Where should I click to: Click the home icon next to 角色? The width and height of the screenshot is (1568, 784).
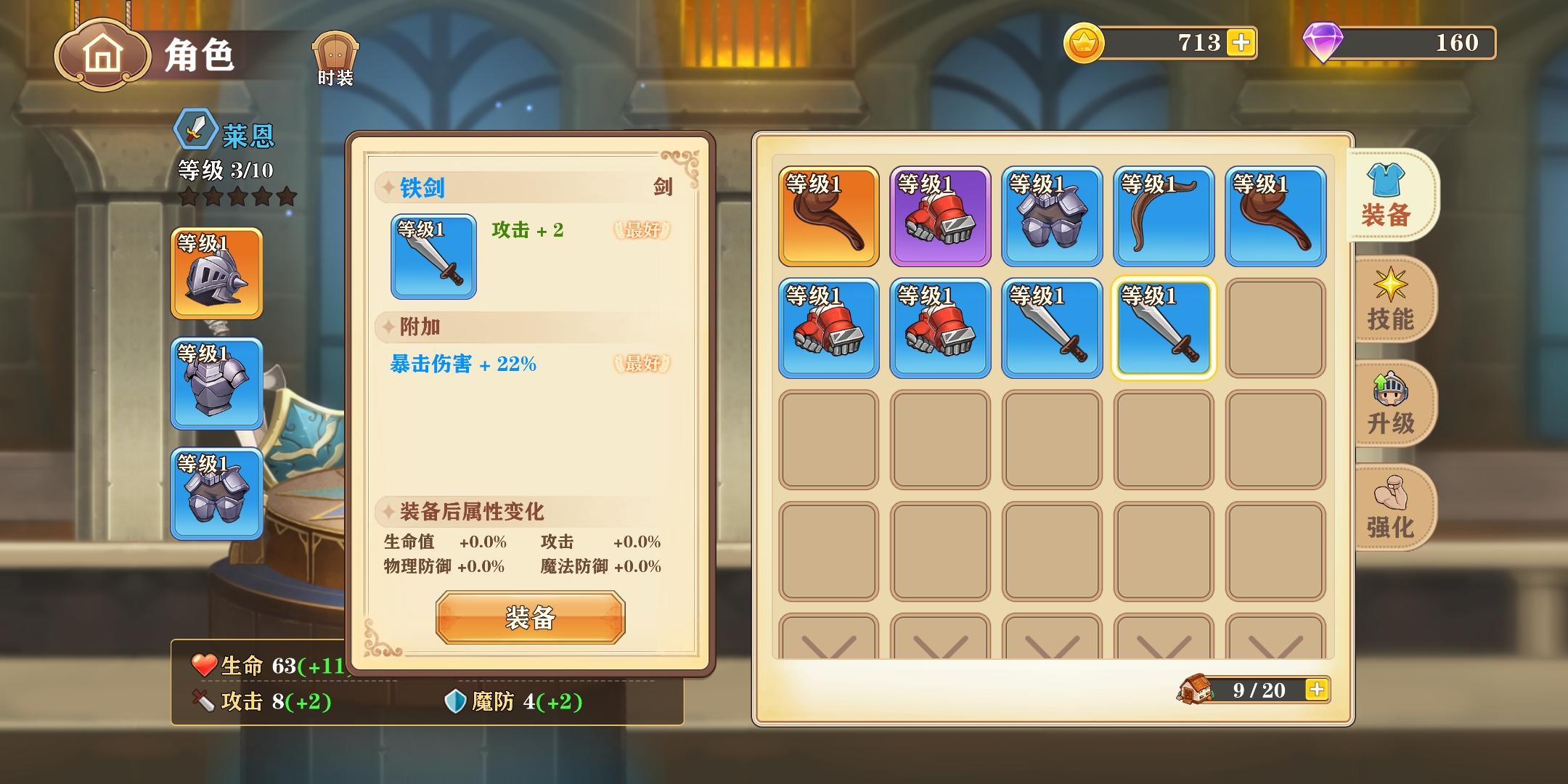[x=102, y=52]
